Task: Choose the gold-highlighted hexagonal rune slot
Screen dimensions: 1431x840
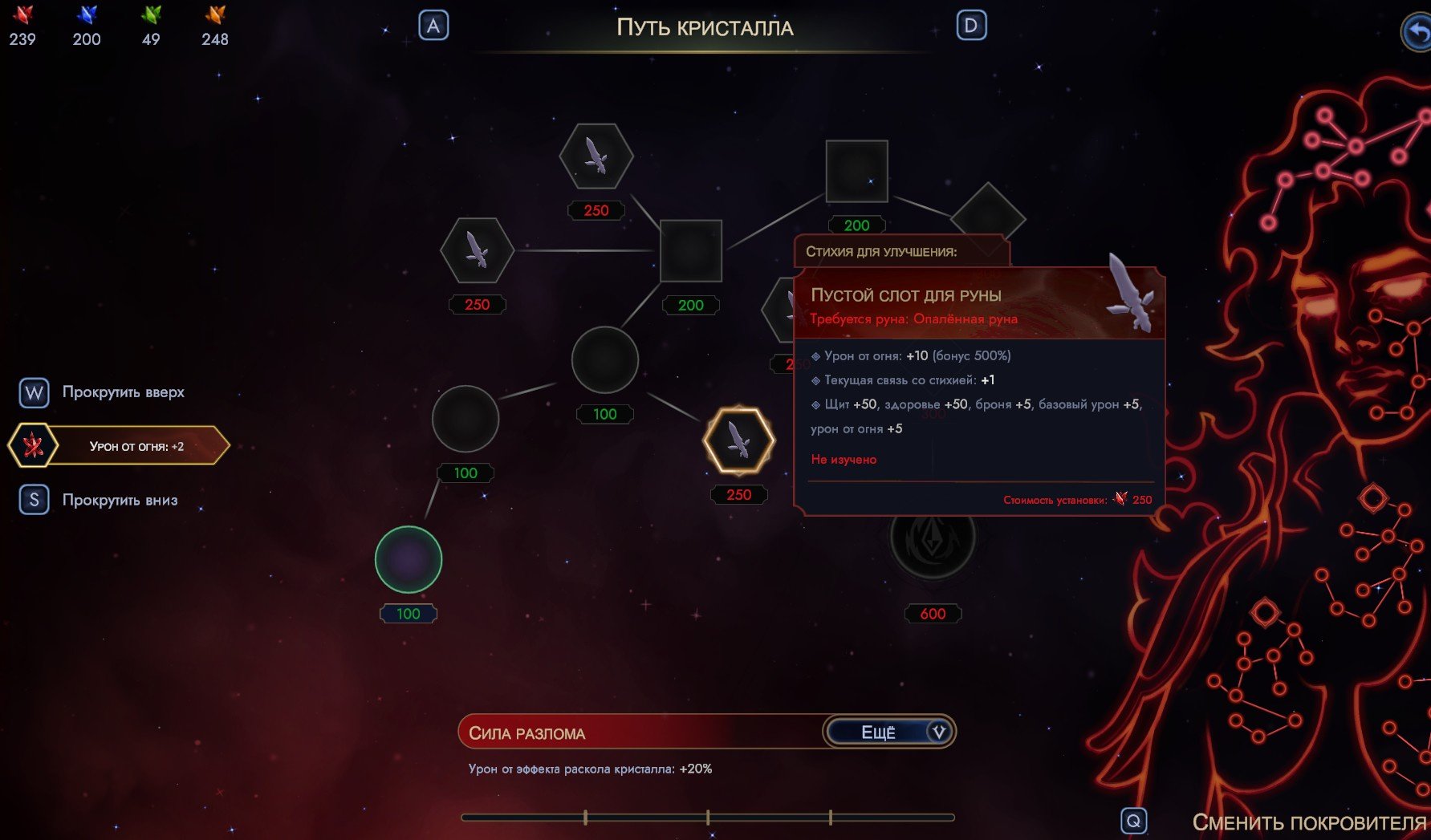Action: (x=738, y=440)
